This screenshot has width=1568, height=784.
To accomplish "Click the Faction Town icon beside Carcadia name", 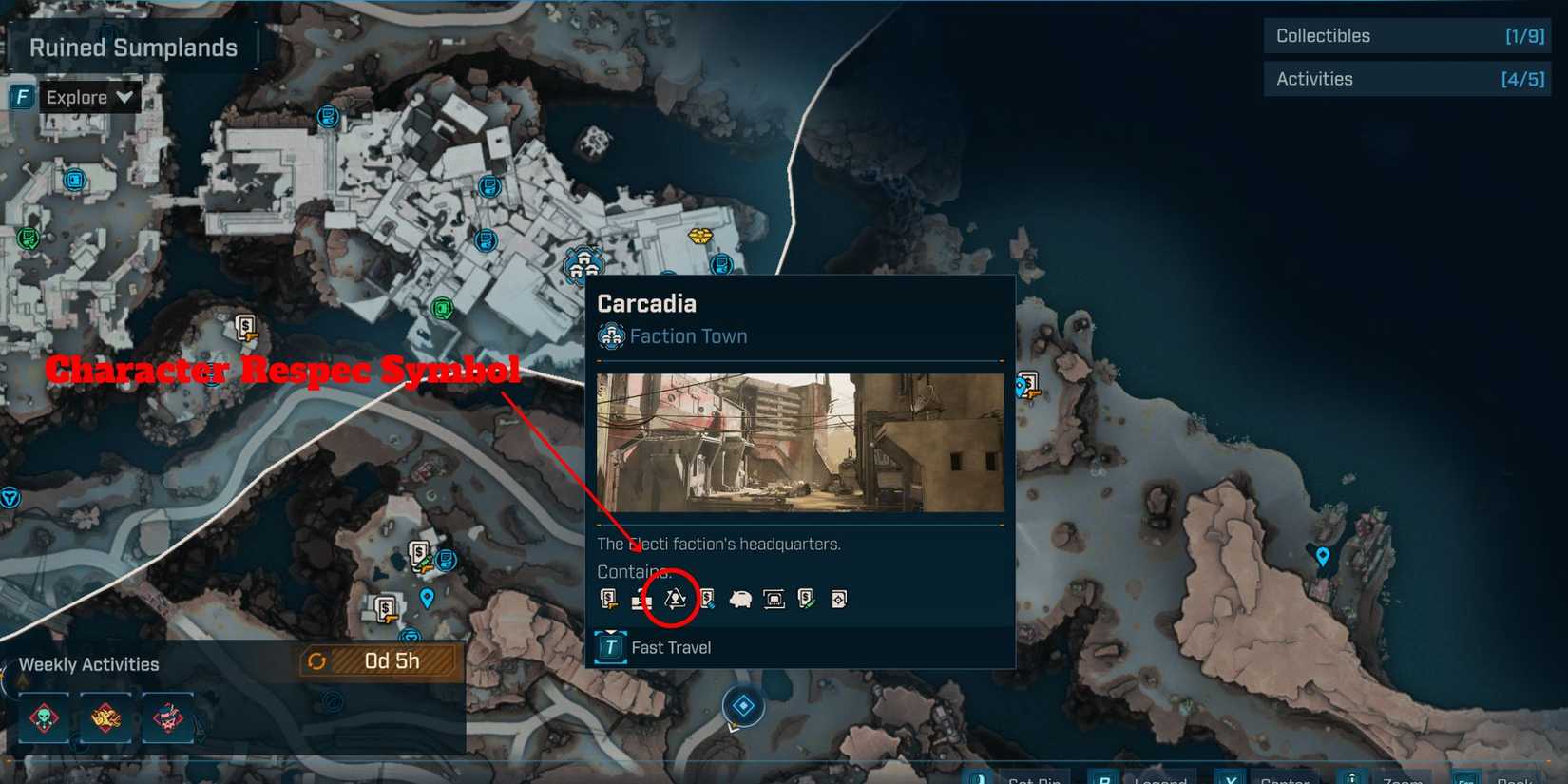I will pyautogui.click(x=610, y=335).
